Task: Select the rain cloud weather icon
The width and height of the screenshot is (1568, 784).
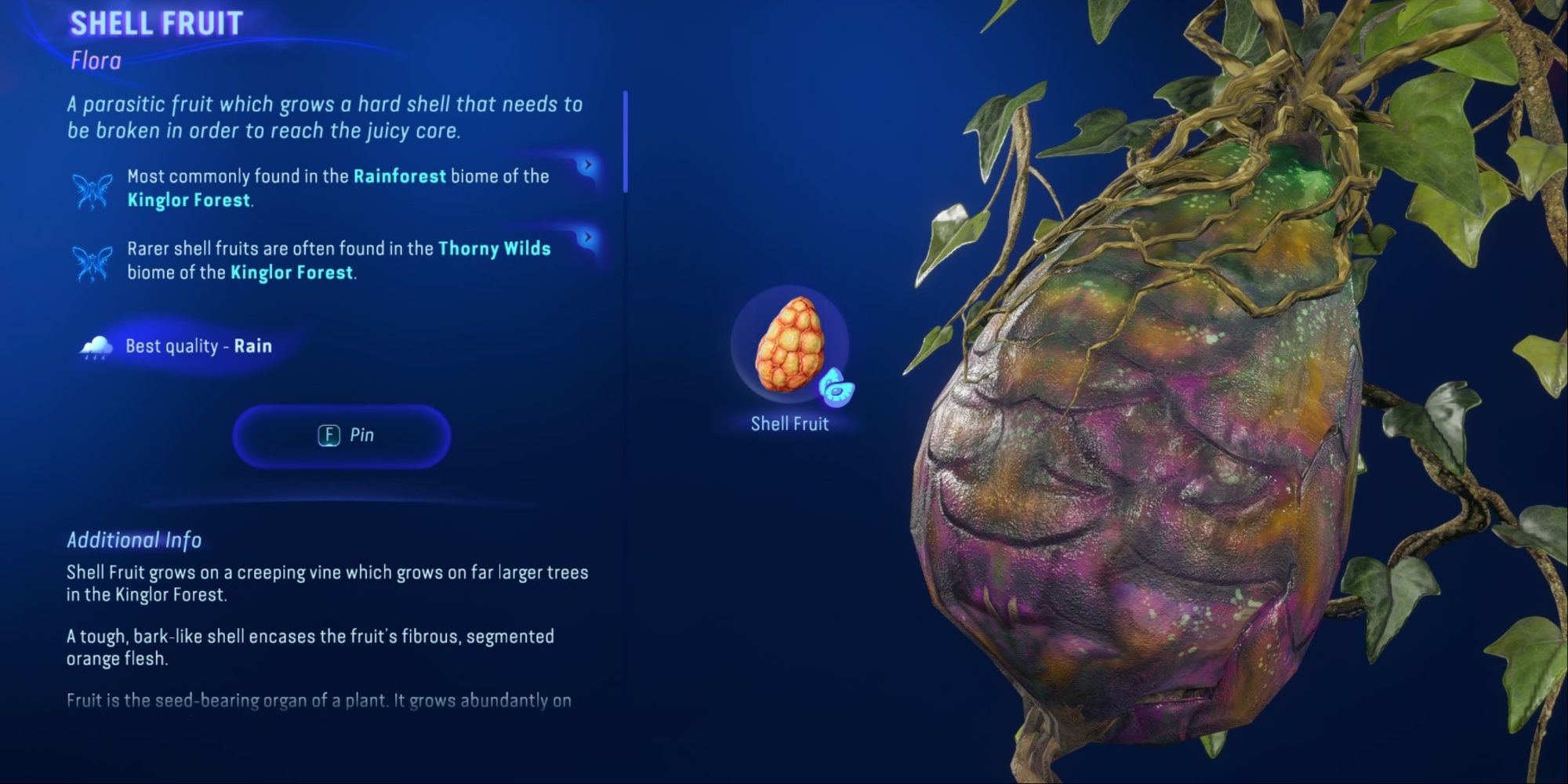Action: pos(93,345)
